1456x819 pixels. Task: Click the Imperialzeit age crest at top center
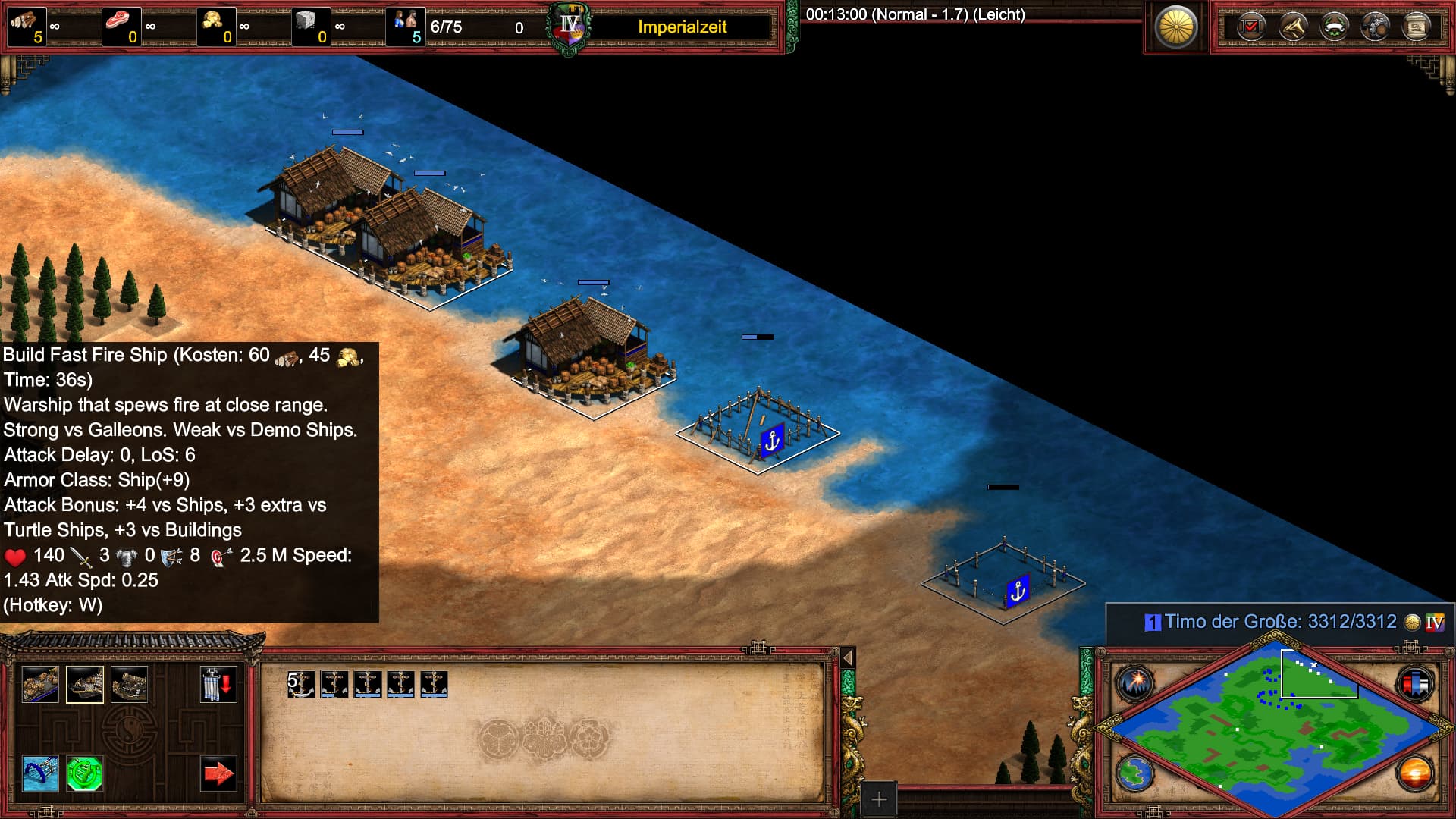[x=568, y=25]
